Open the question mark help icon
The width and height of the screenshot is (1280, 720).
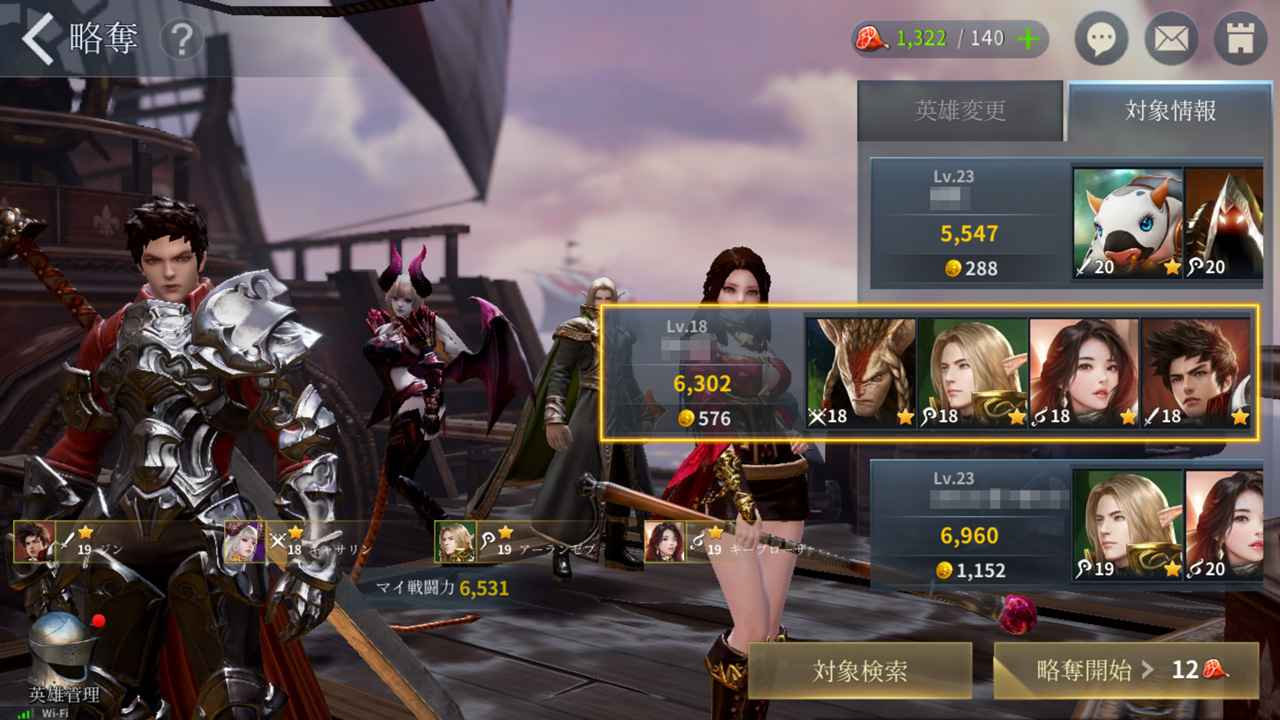181,41
